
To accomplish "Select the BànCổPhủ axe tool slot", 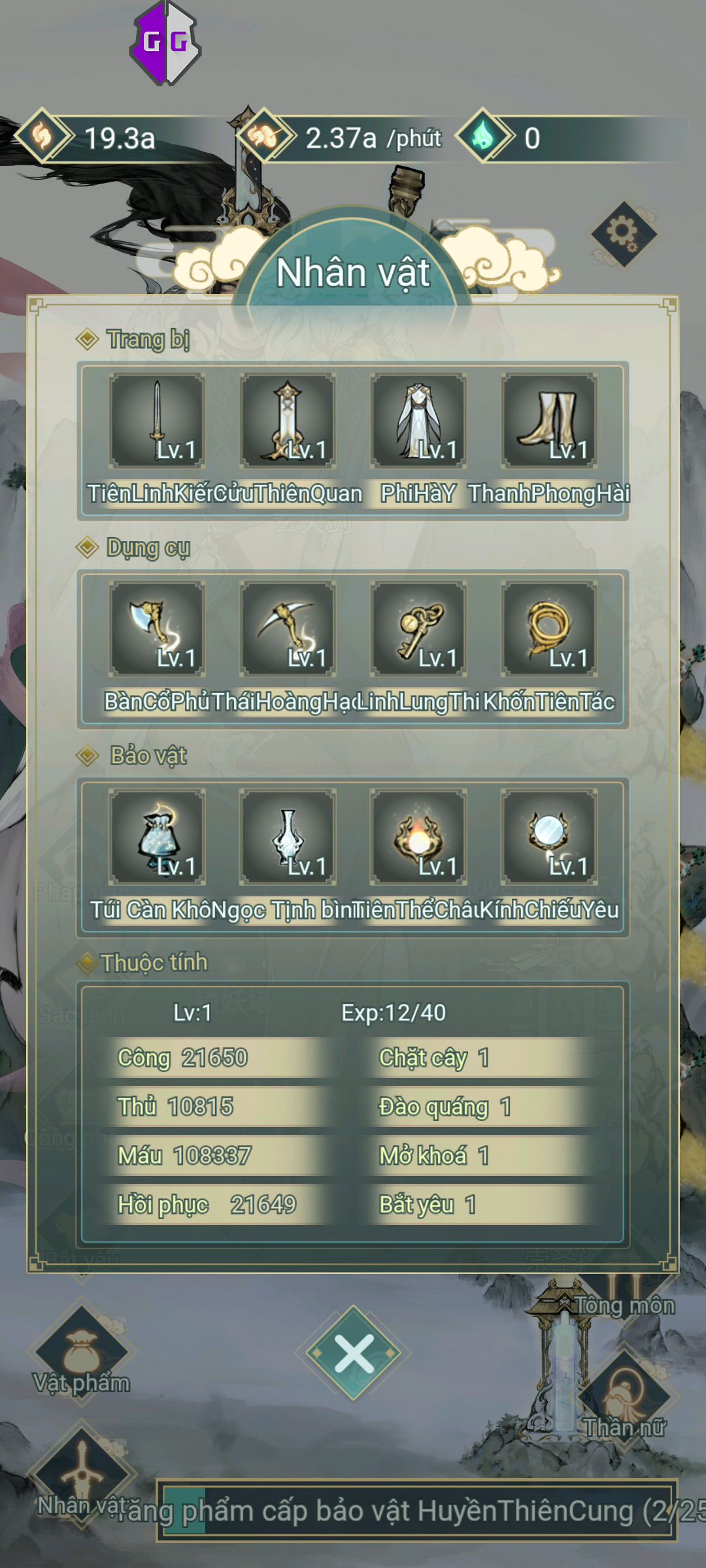I will pos(157,629).
